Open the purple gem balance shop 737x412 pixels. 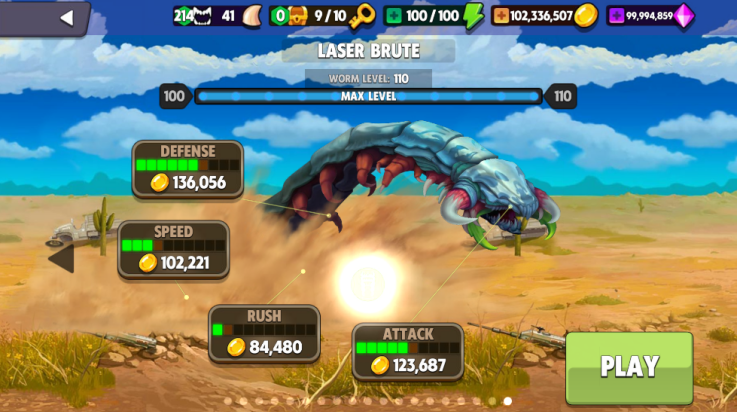click(x=651, y=16)
